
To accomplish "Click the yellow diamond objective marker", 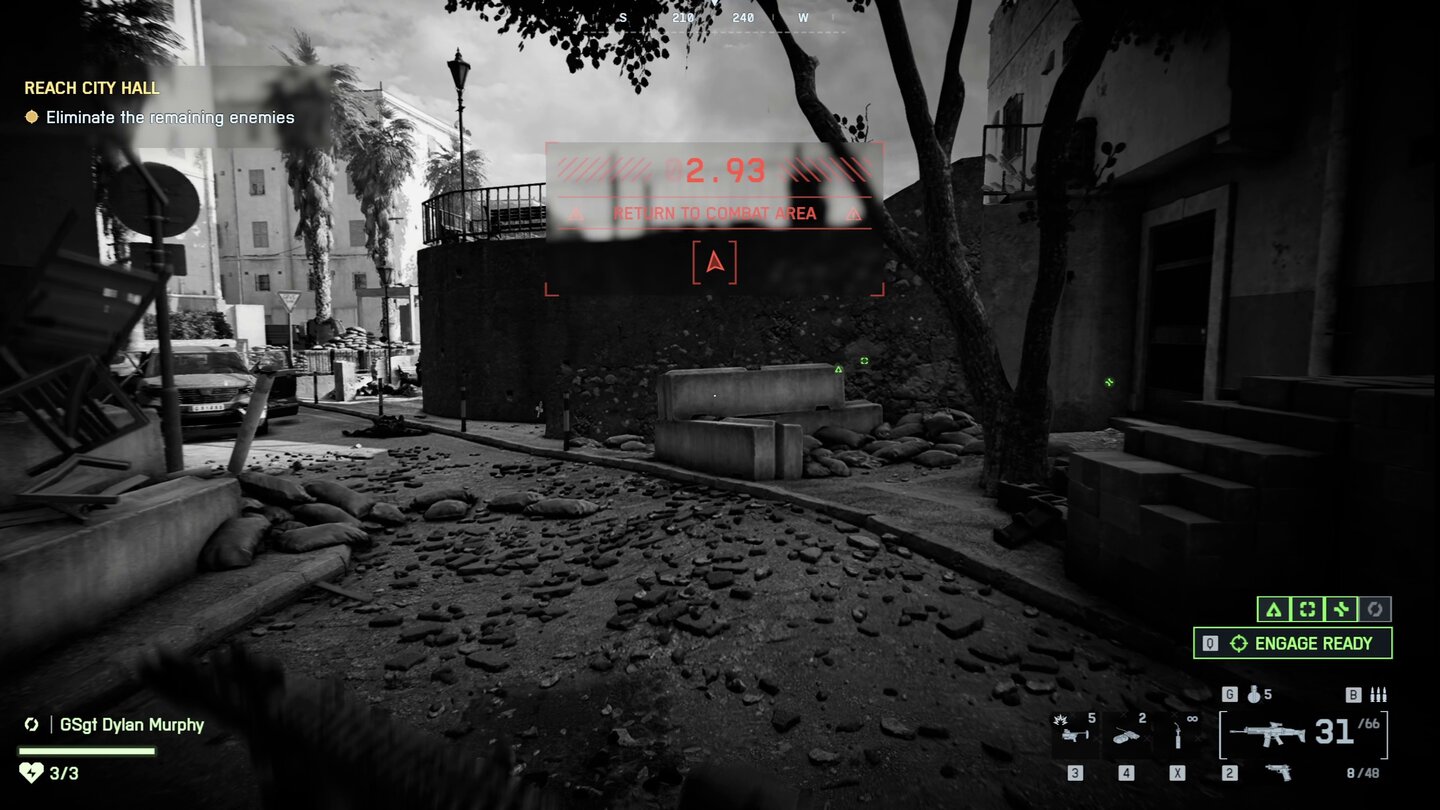I will point(30,117).
